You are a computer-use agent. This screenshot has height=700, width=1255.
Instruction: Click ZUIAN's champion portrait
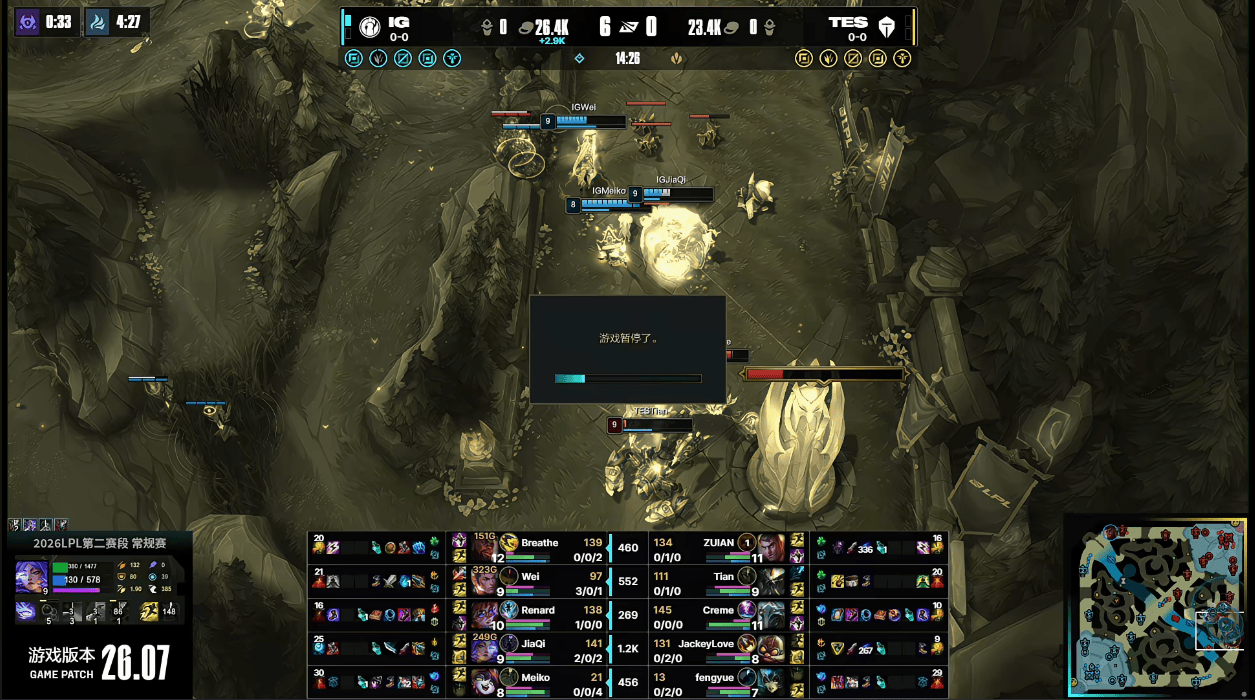[770, 546]
